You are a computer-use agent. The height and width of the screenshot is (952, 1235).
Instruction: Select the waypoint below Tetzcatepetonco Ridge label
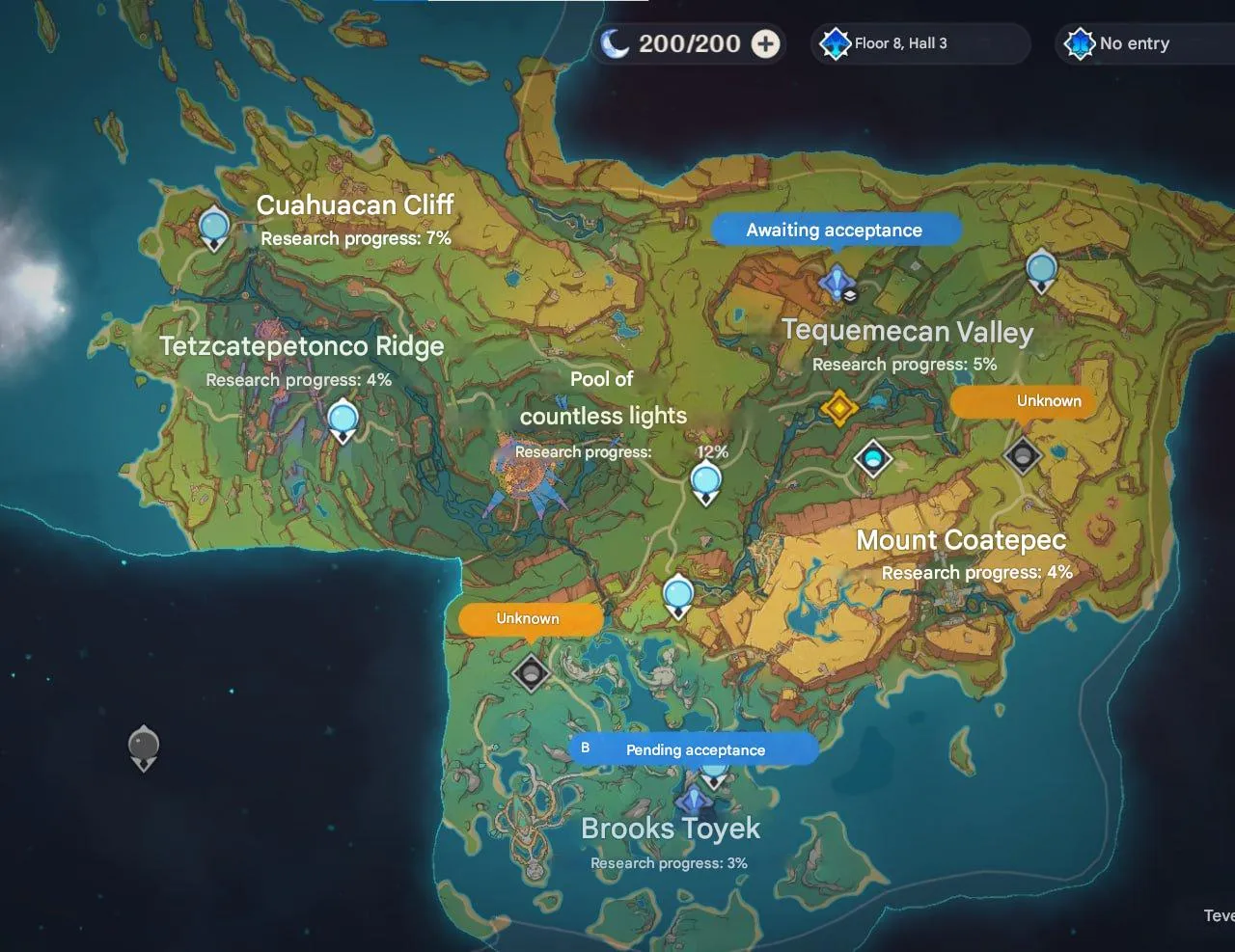pos(343,421)
